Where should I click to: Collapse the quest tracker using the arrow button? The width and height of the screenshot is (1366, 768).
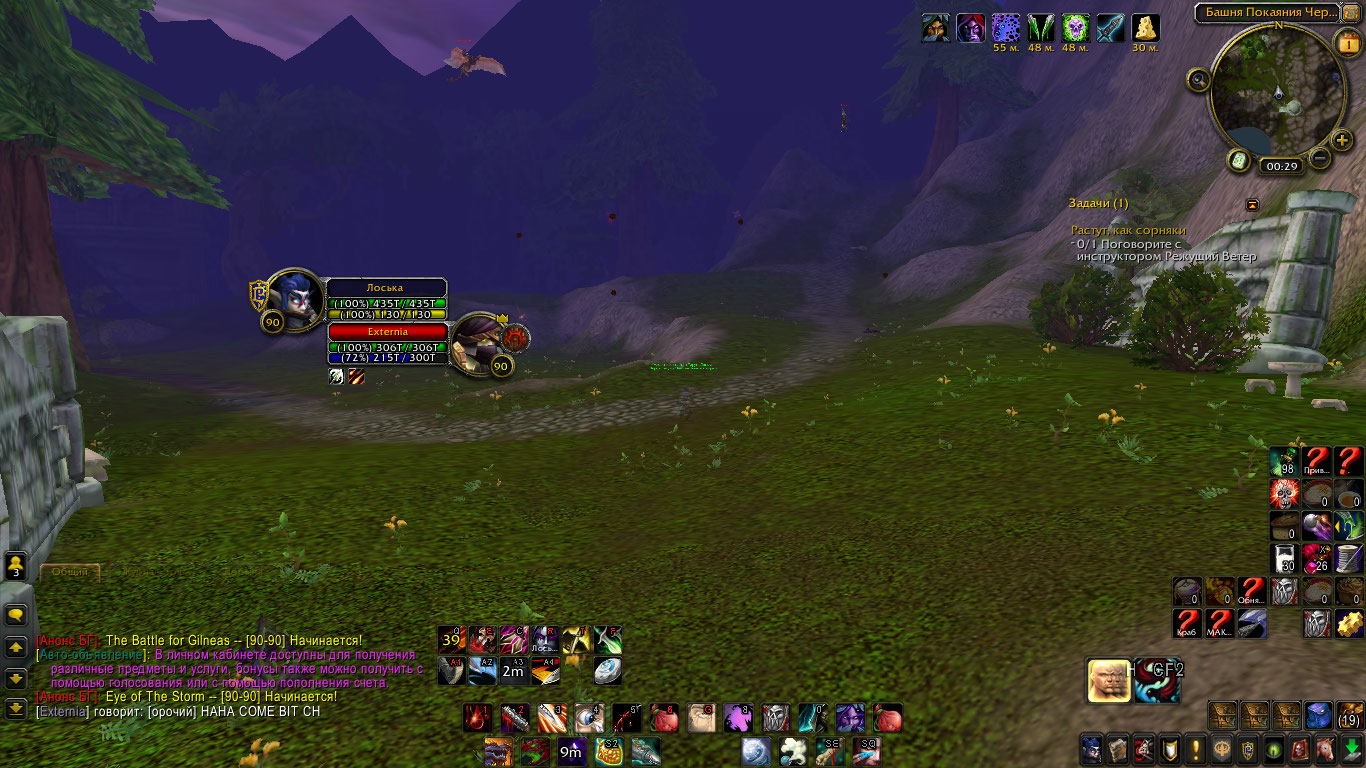tap(1252, 204)
